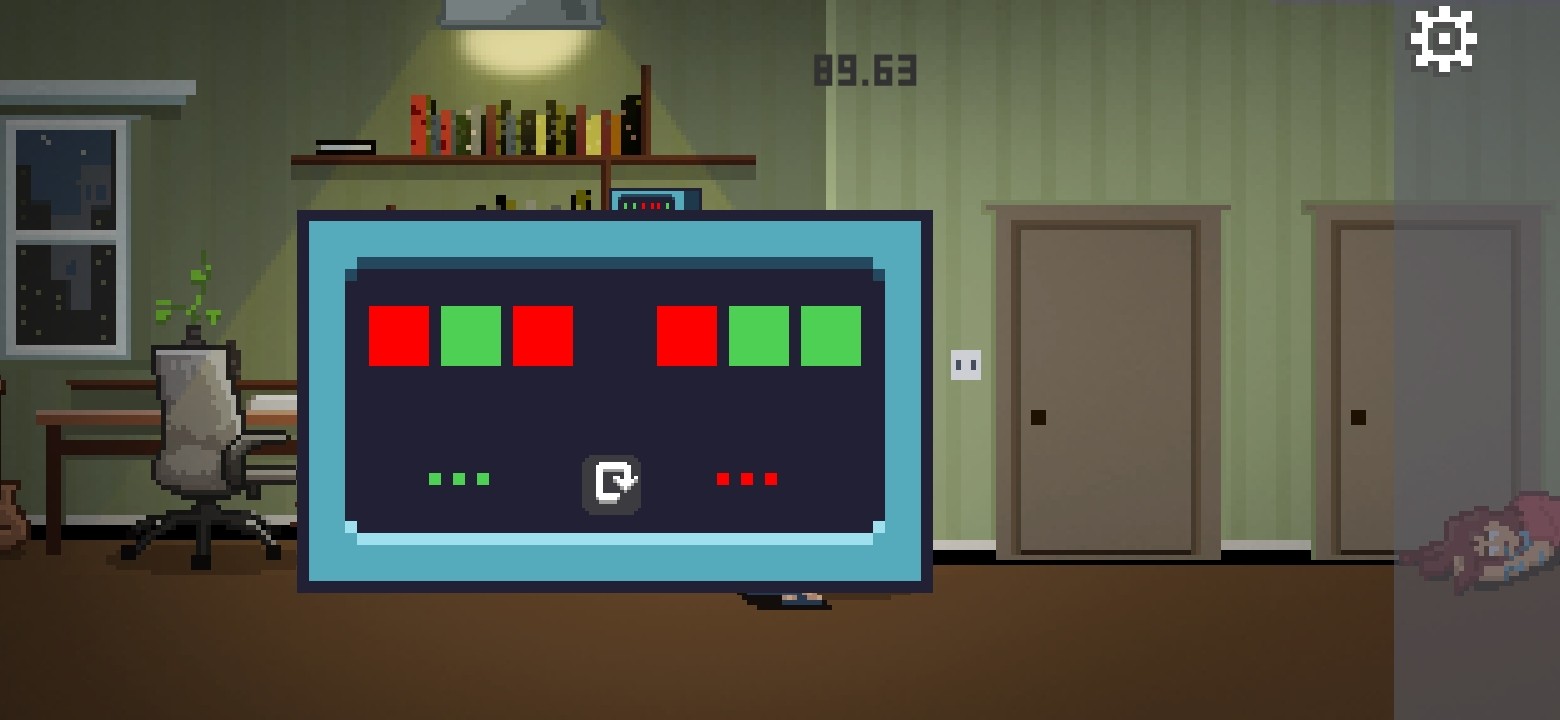Click the reset puzzle icon
The height and width of the screenshot is (720, 1560).
point(613,481)
